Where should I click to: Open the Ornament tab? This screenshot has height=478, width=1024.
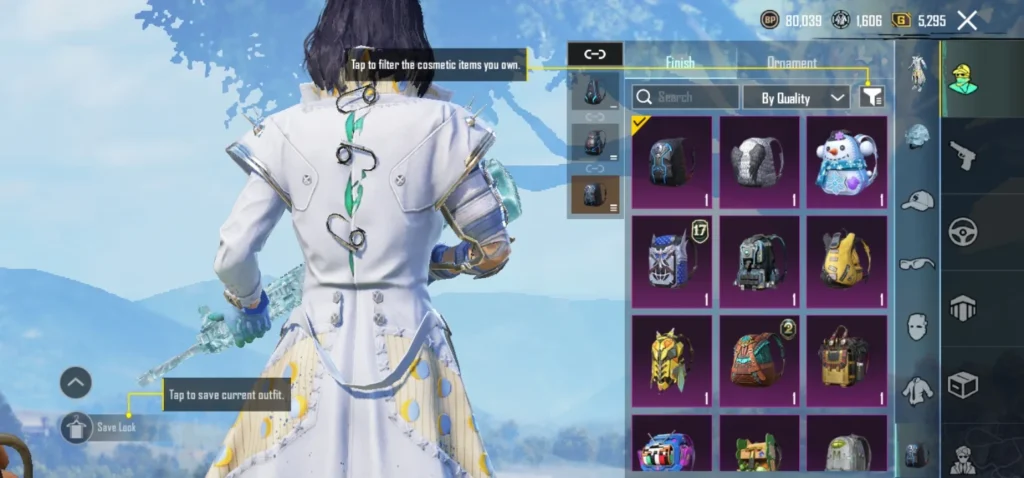click(792, 62)
